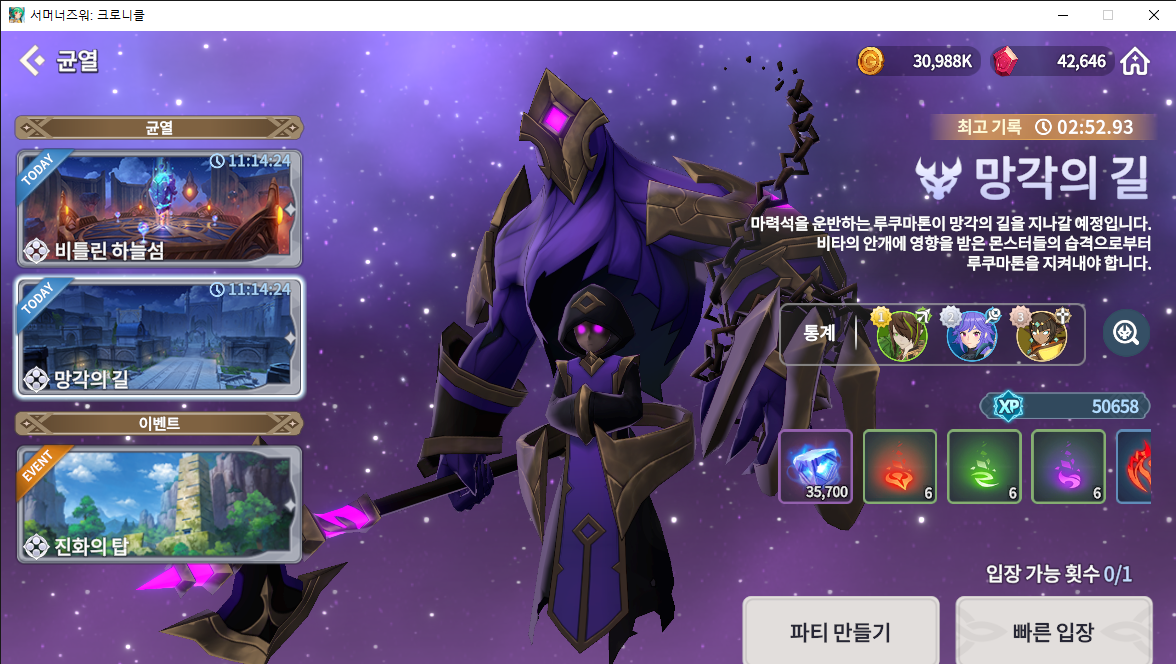Viewport: 1176px width, 664px height.
Task: Close the game window
Action: pyautogui.click(x=1153, y=15)
